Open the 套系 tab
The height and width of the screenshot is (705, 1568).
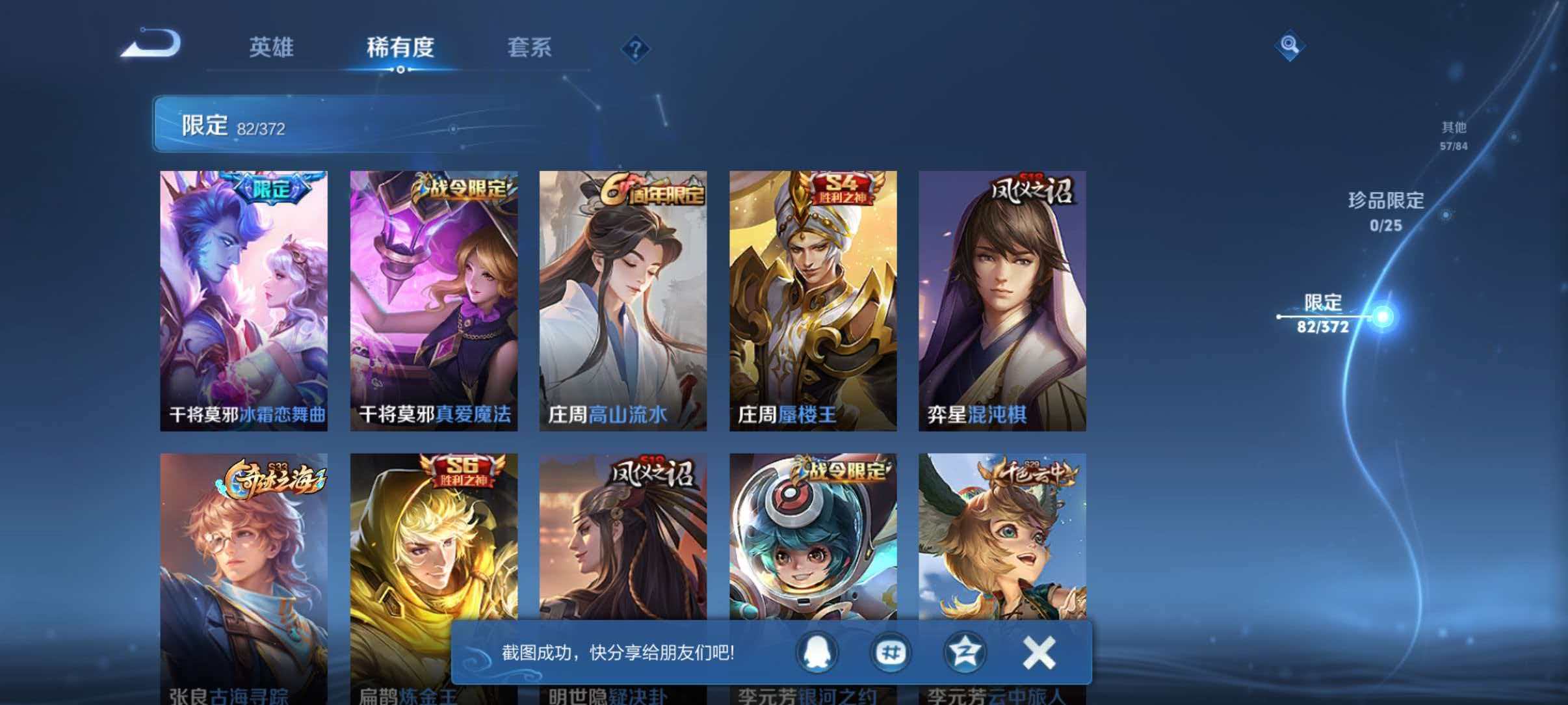tap(530, 48)
